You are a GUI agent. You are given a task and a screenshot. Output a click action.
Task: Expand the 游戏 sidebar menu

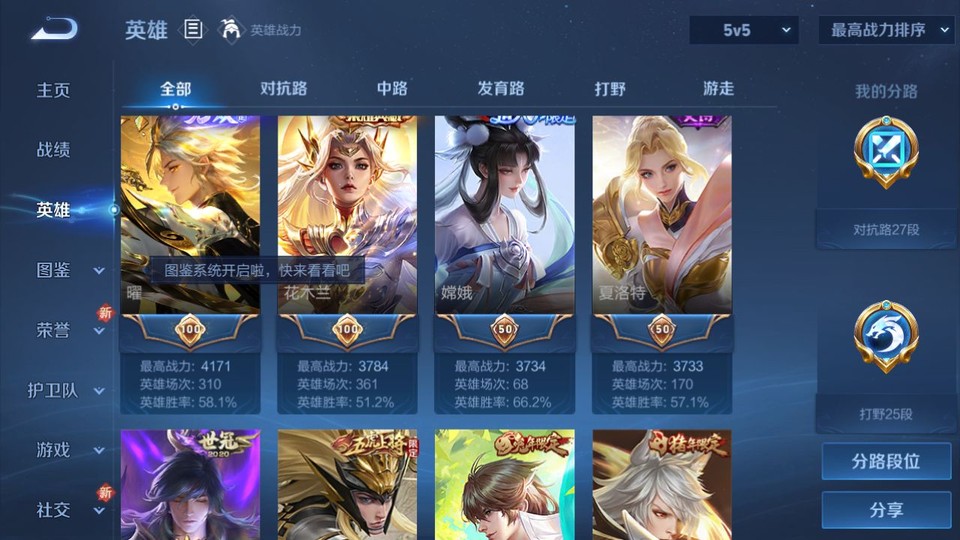point(66,450)
